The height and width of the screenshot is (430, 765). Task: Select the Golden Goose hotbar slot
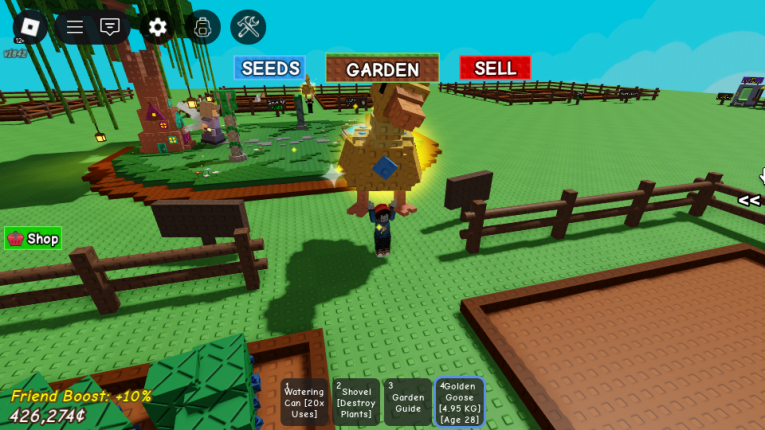[460, 402]
